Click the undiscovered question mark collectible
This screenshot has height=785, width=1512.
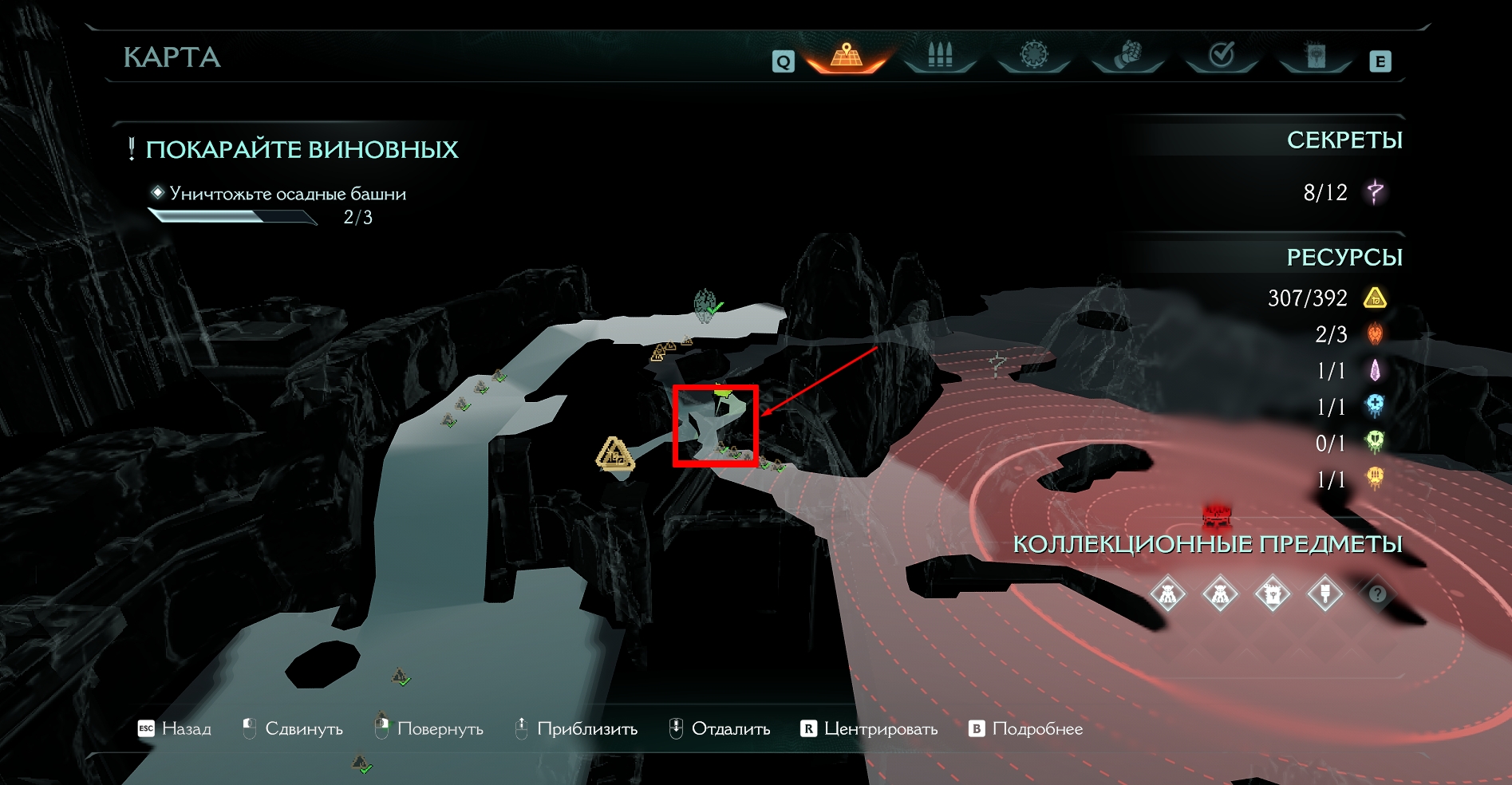point(1377,594)
